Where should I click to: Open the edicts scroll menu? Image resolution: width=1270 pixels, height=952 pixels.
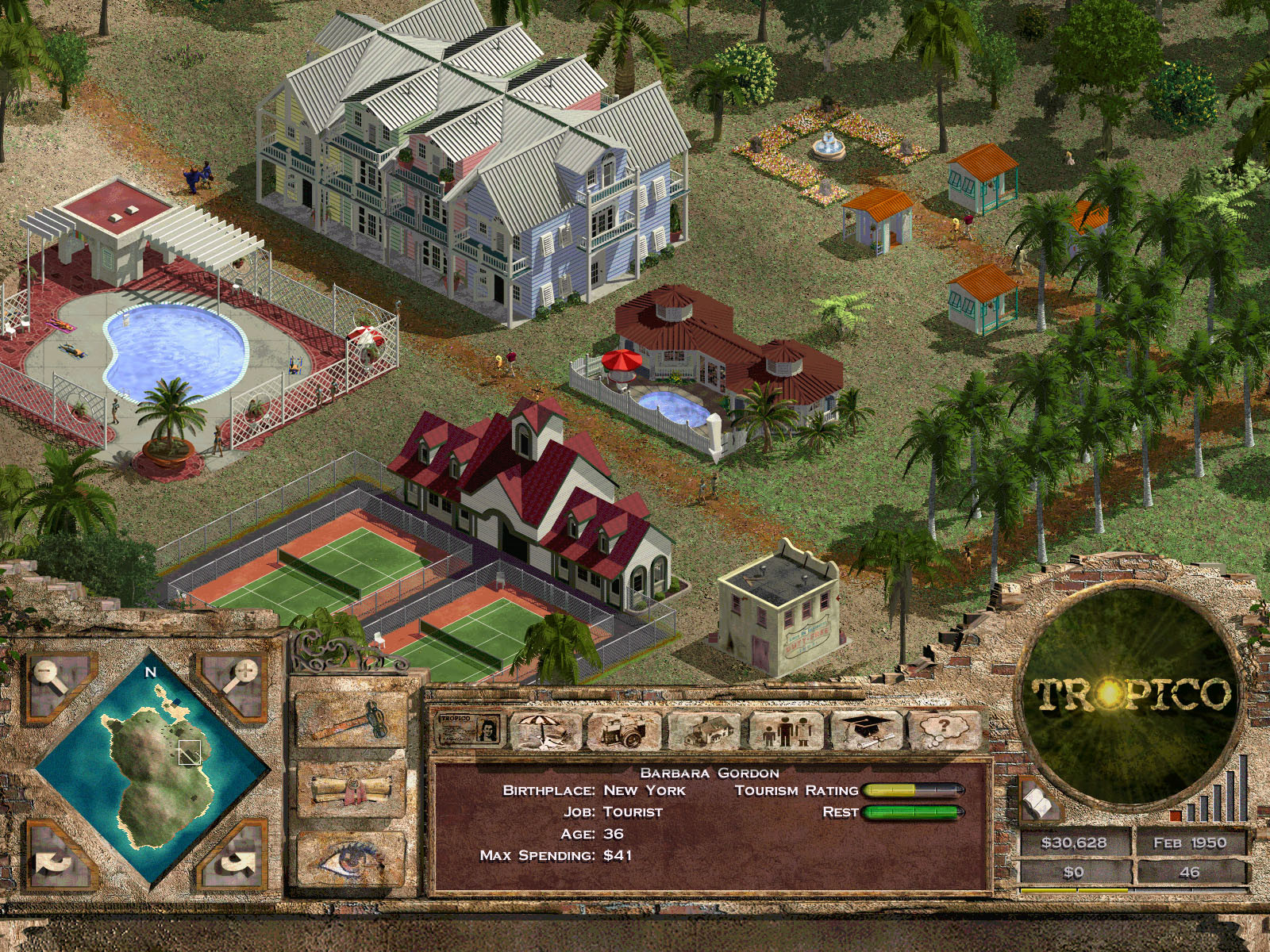(x=351, y=787)
